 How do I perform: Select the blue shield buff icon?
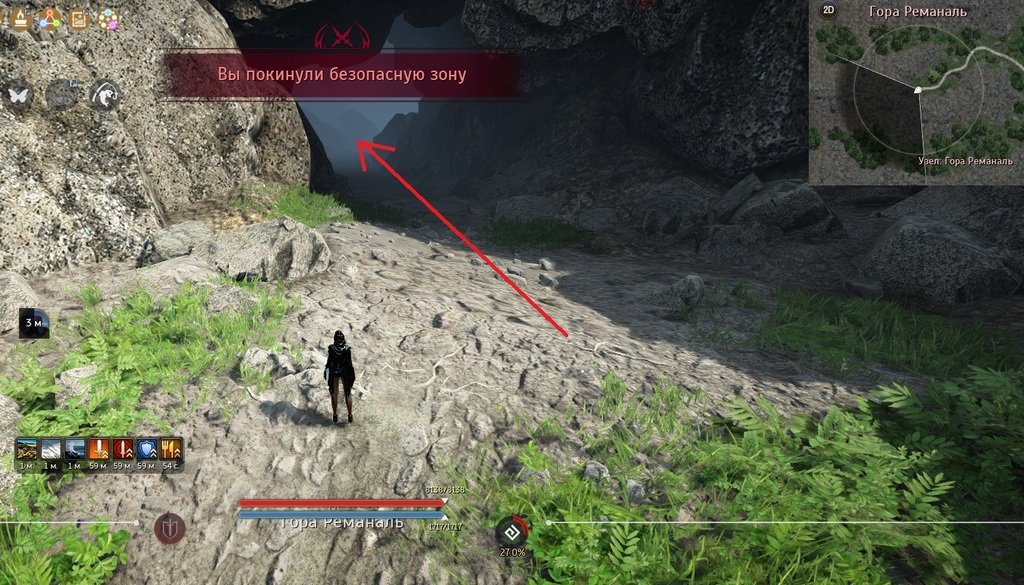pos(148,450)
